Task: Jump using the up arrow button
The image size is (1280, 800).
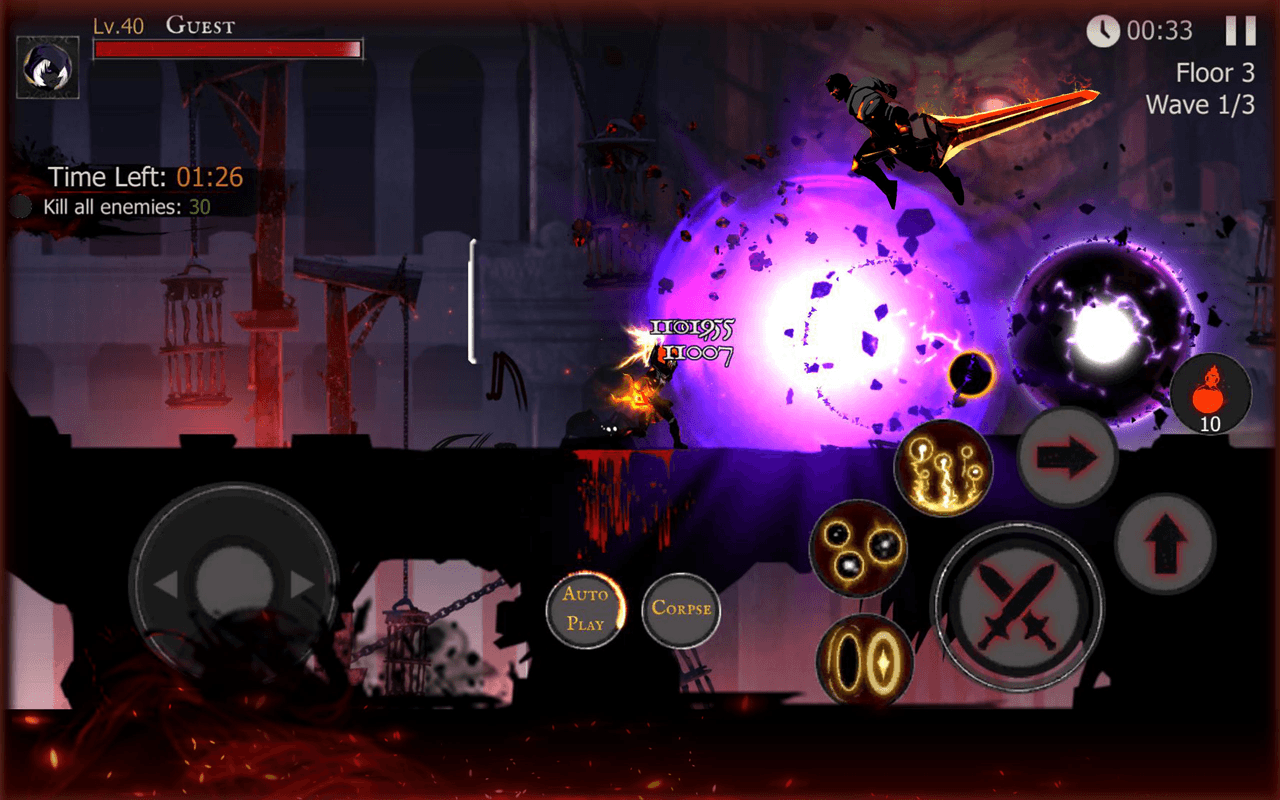Action: click(1165, 544)
